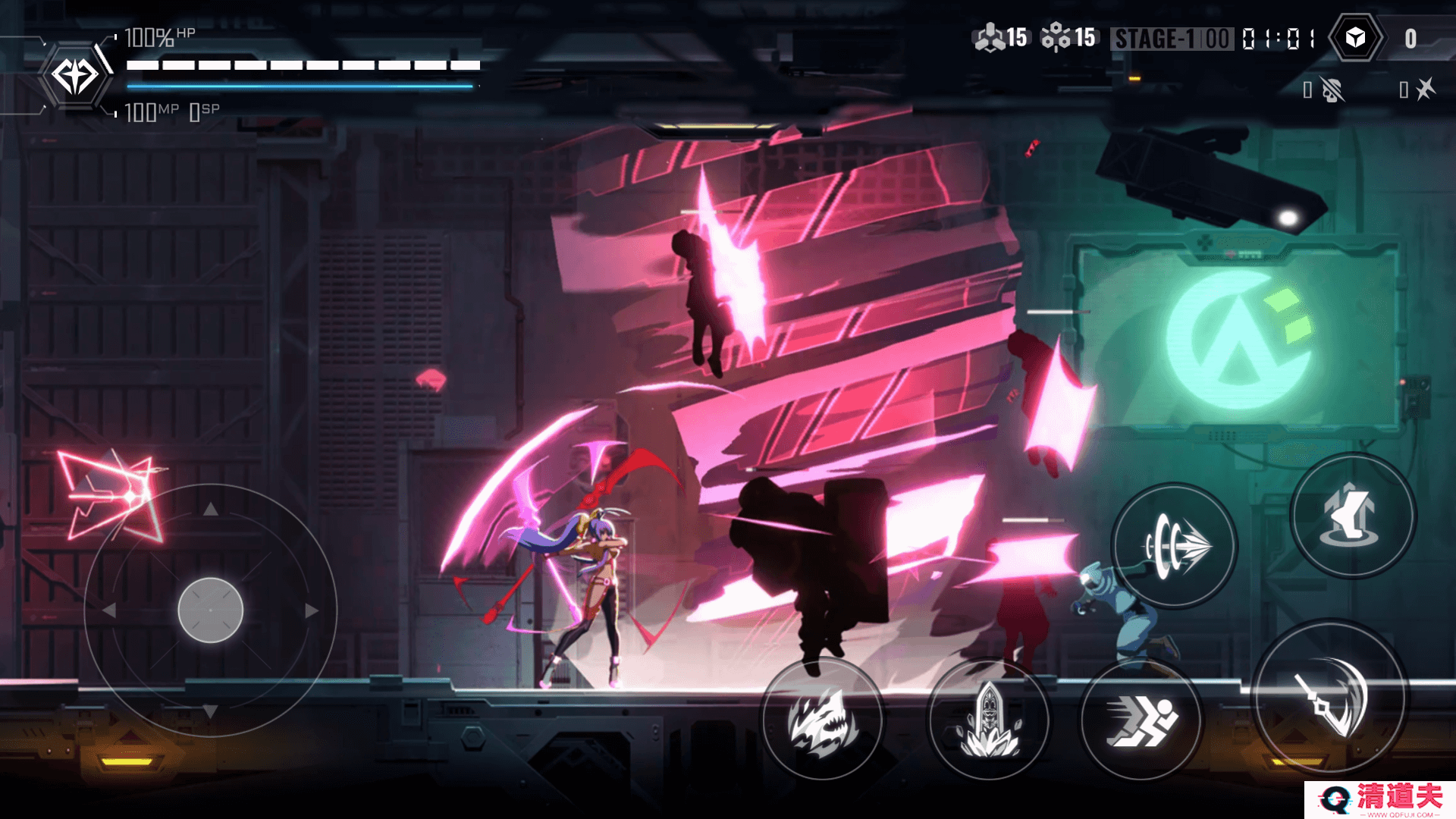The height and width of the screenshot is (819, 1456).
Task: Fire the arrow burst skill
Action: coord(1175,545)
